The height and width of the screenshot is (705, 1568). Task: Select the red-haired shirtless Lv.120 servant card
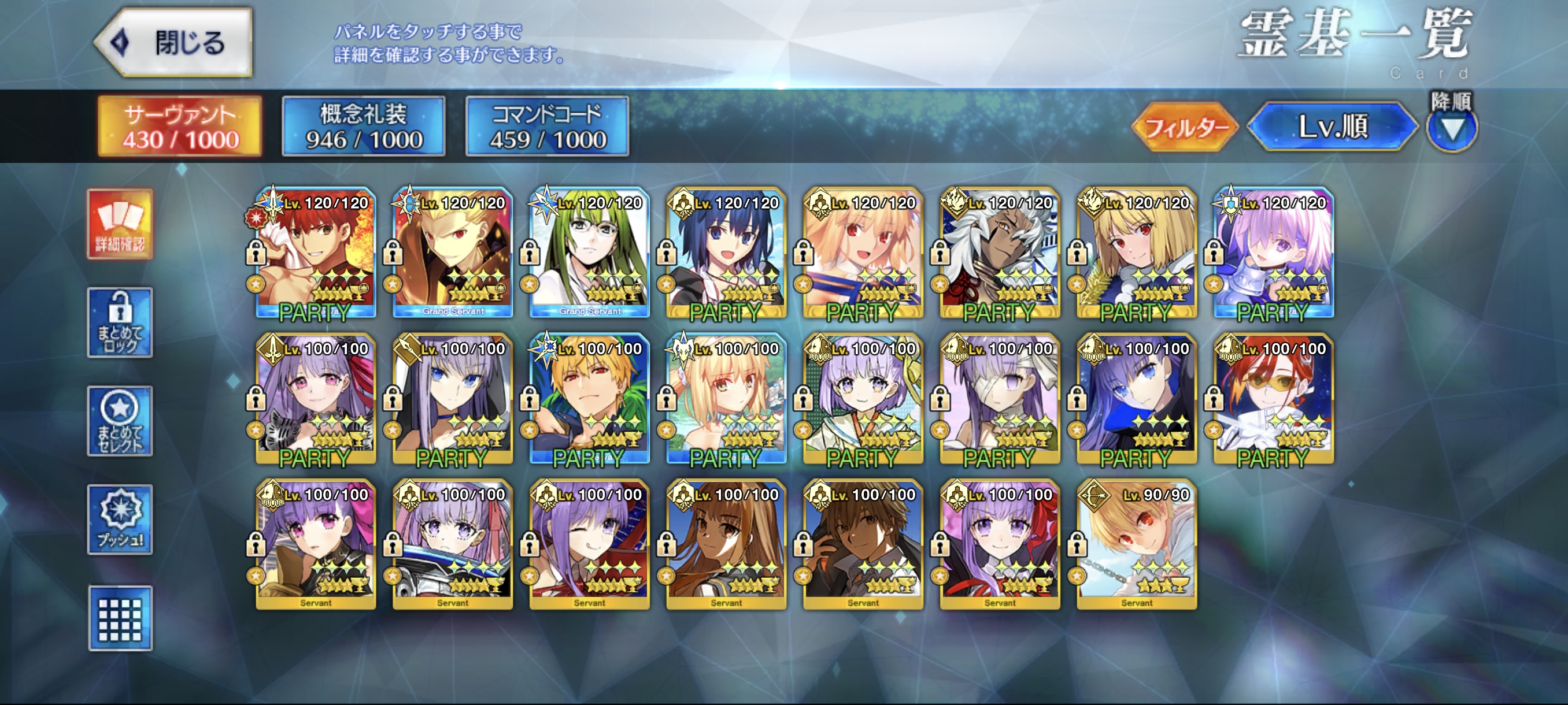click(315, 253)
